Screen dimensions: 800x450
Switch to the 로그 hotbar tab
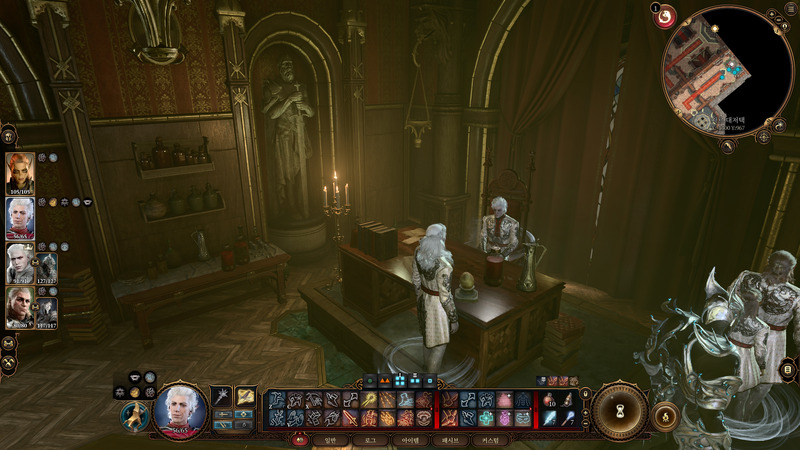point(370,439)
